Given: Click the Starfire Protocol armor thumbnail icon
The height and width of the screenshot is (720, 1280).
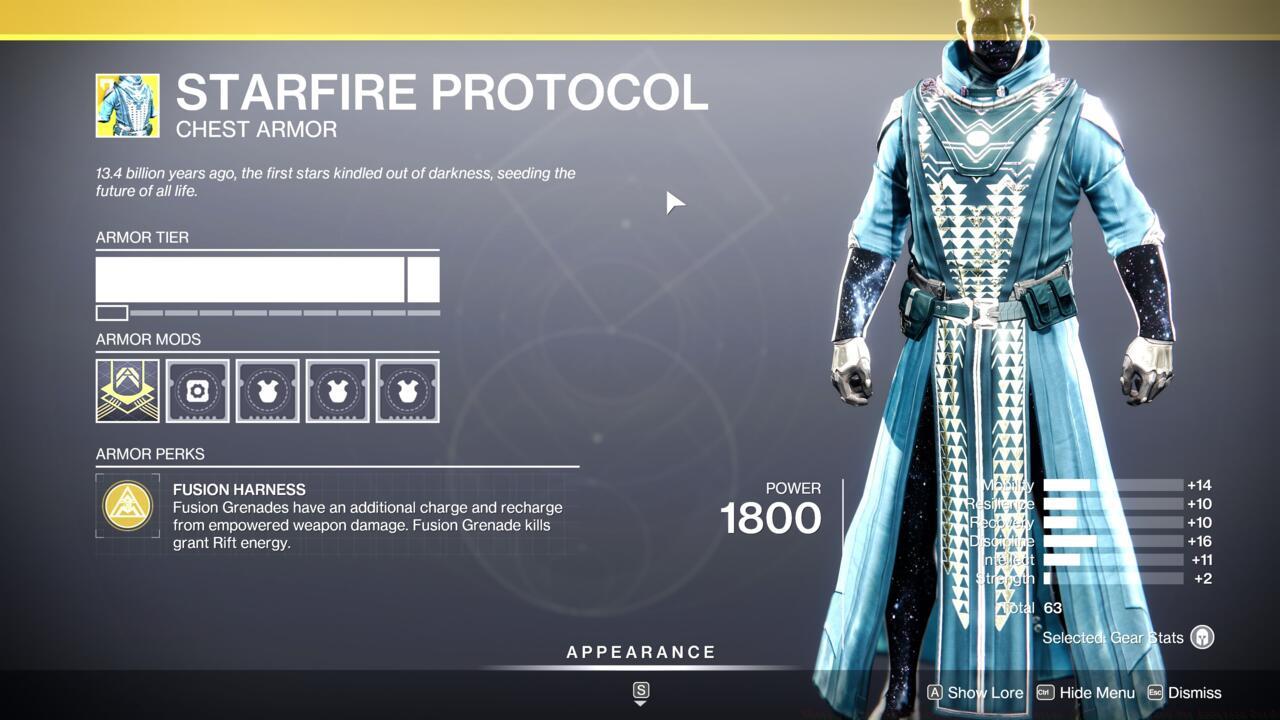Looking at the screenshot, I should pyautogui.click(x=126, y=103).
